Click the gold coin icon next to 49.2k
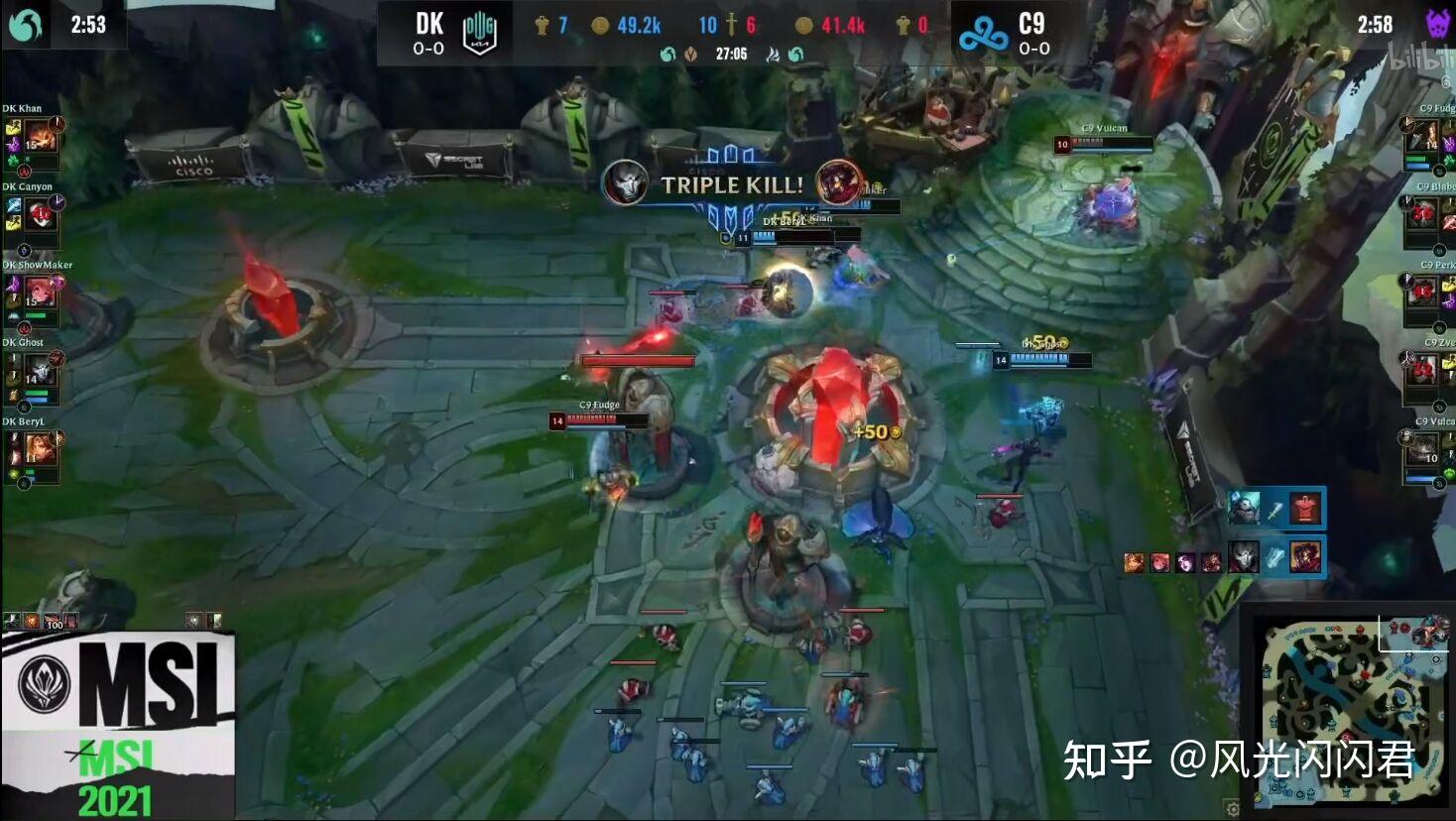Screen dimensions: 1456x821 [601, 25]
